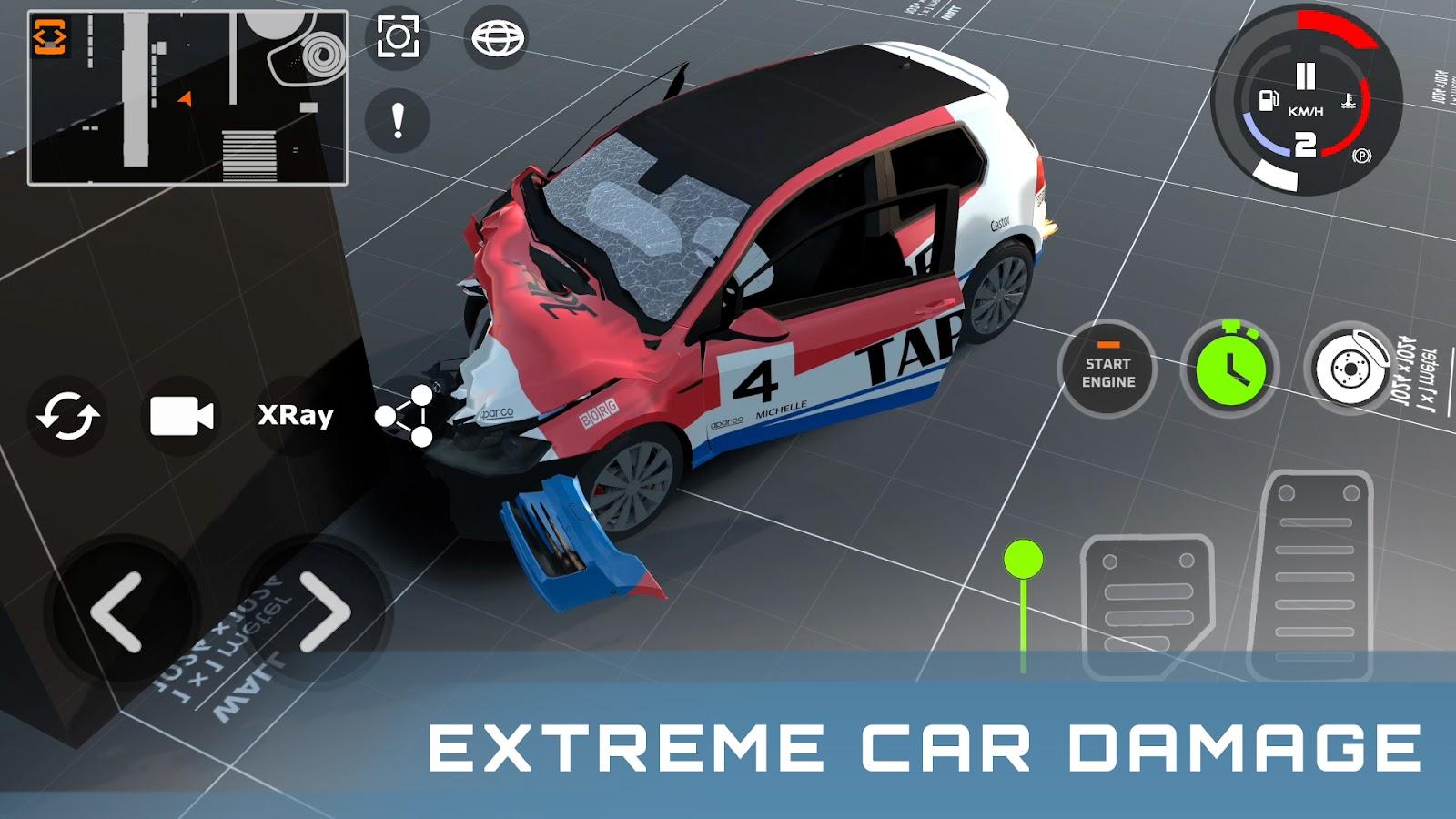Click the left steering chevron arrow
The width and height of the screenshot is (1456, 819).
pos(118,609)
